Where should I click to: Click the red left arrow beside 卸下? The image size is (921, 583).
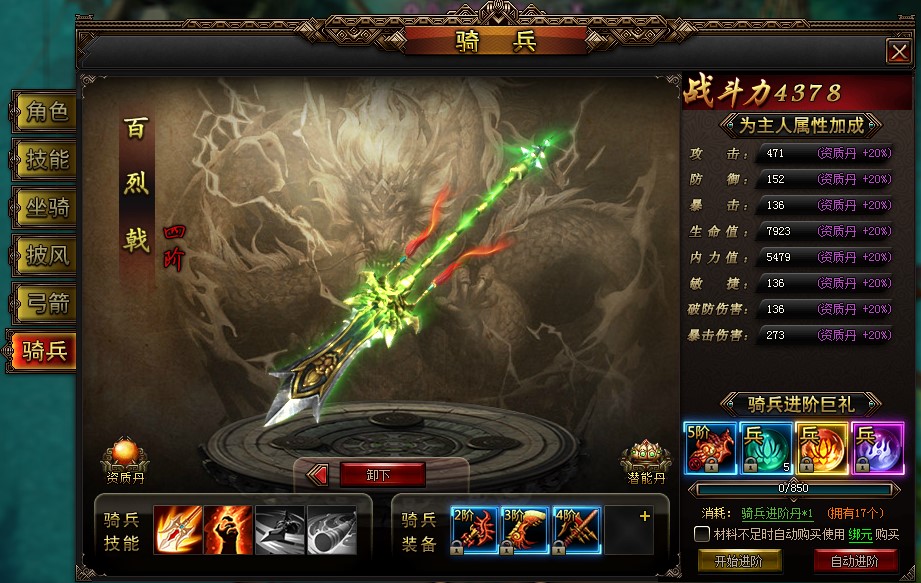pyautogui.click(x=318, y=475)
